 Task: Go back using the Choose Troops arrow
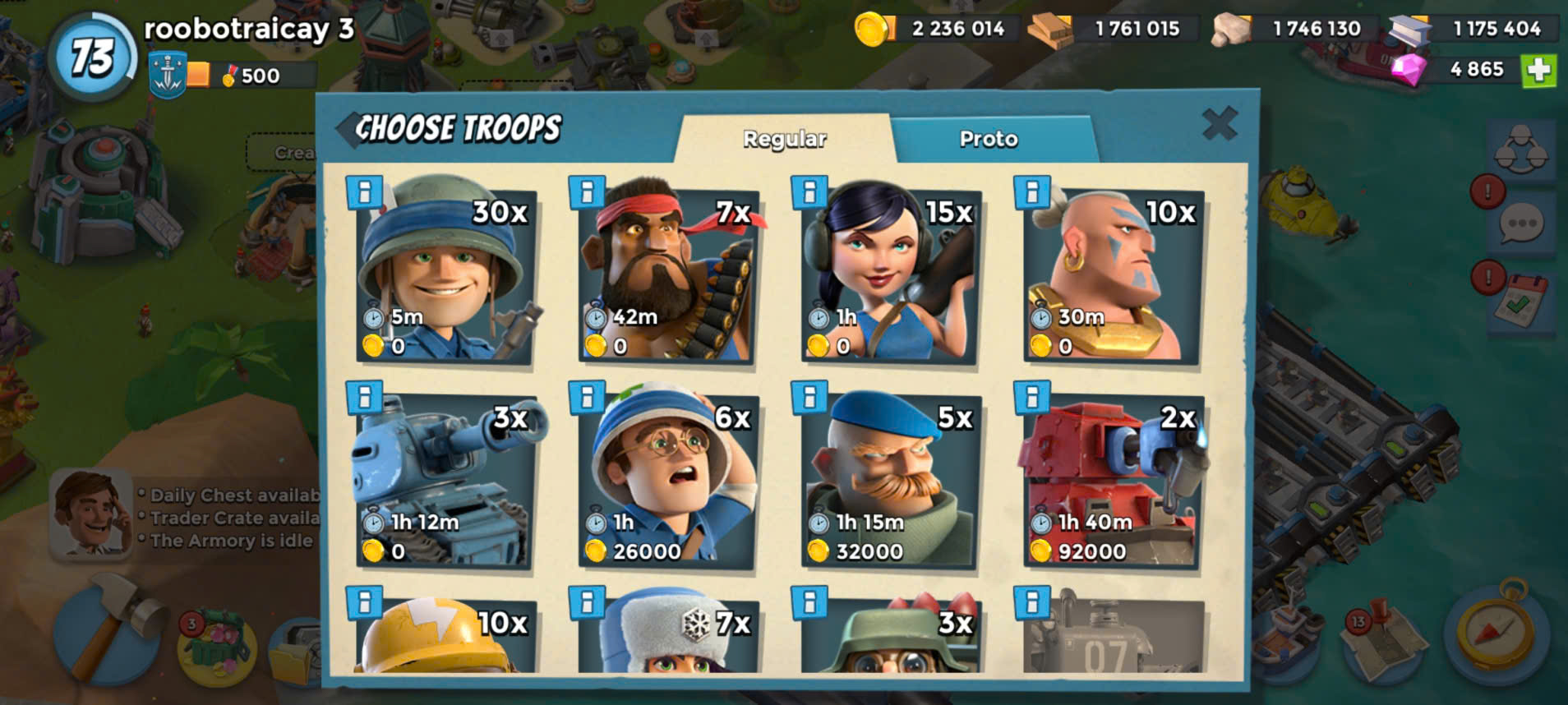coord(348,129)
